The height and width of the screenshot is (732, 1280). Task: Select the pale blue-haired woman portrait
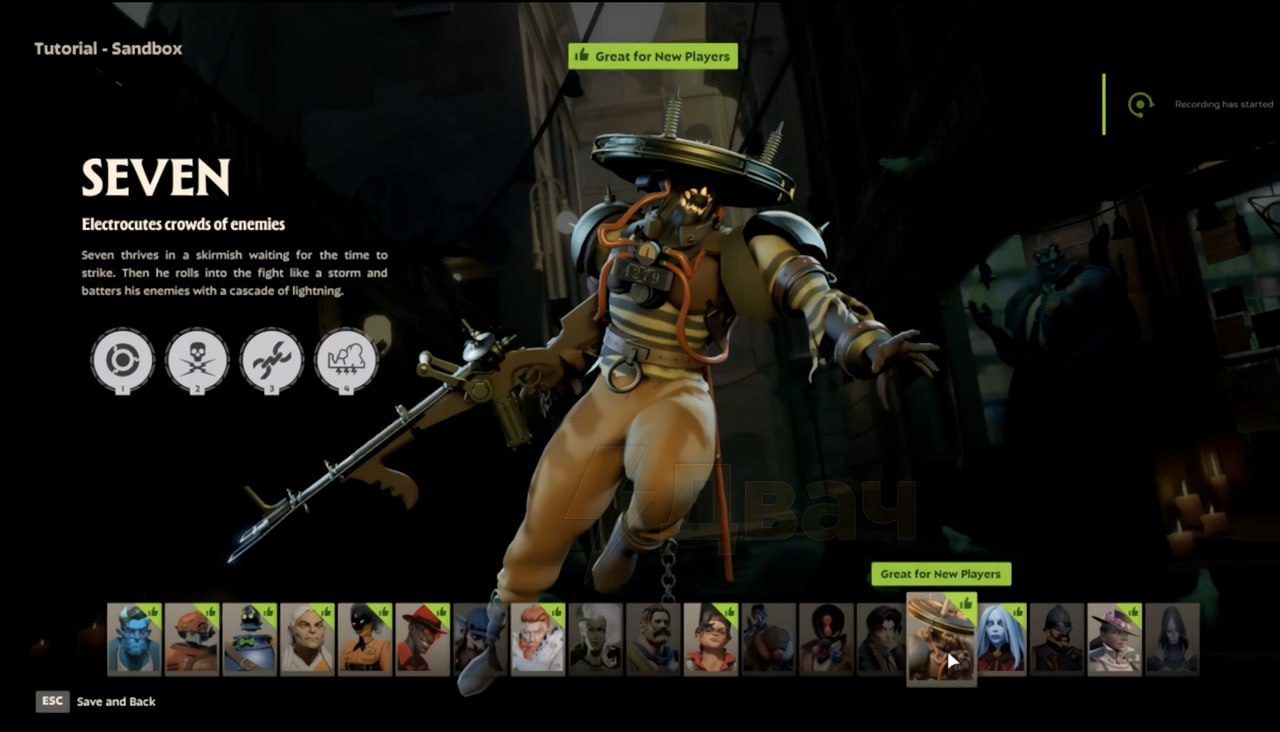(1002, 638)
